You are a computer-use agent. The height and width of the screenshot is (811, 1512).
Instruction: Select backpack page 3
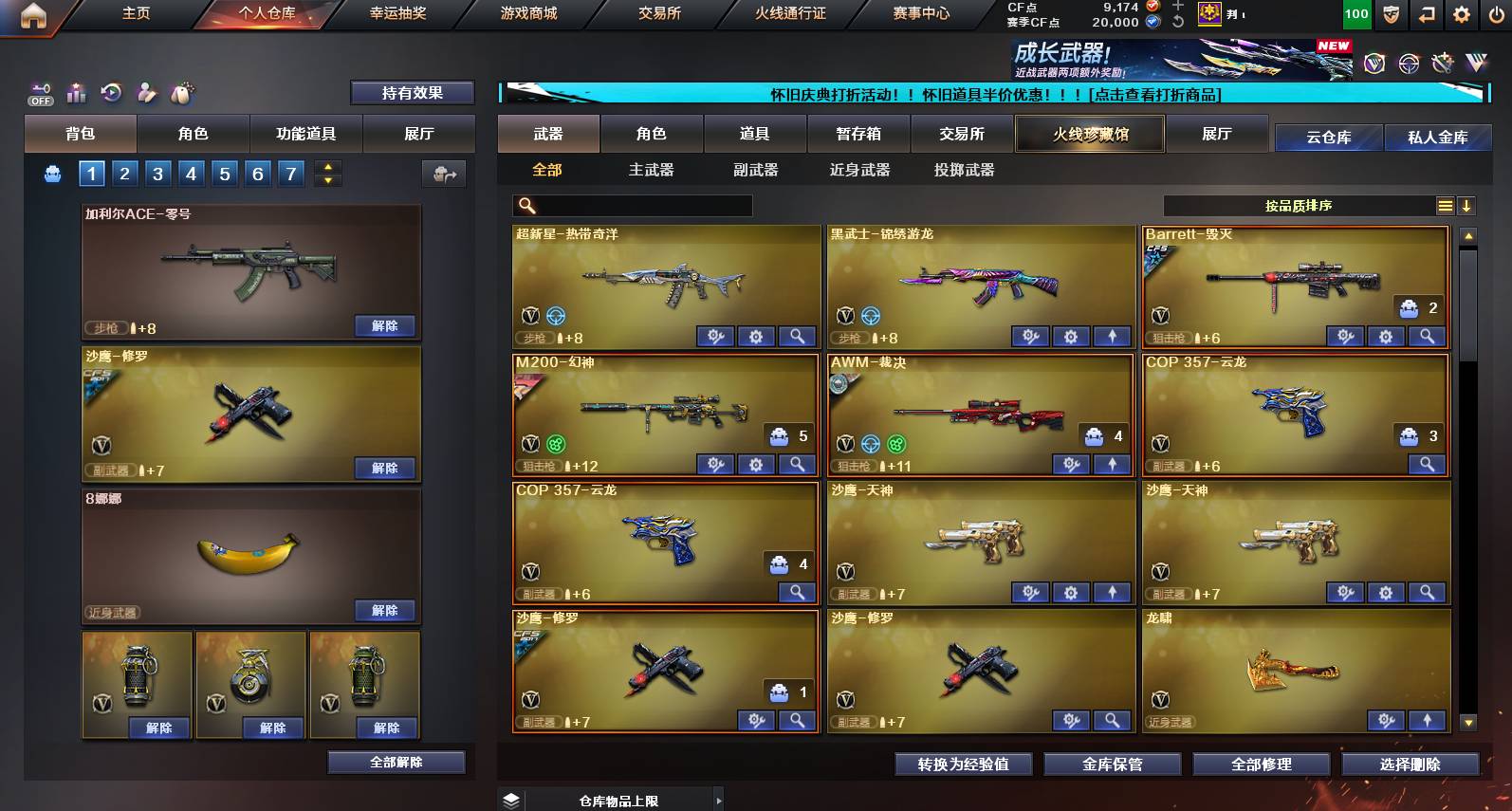tap(157, 174)
